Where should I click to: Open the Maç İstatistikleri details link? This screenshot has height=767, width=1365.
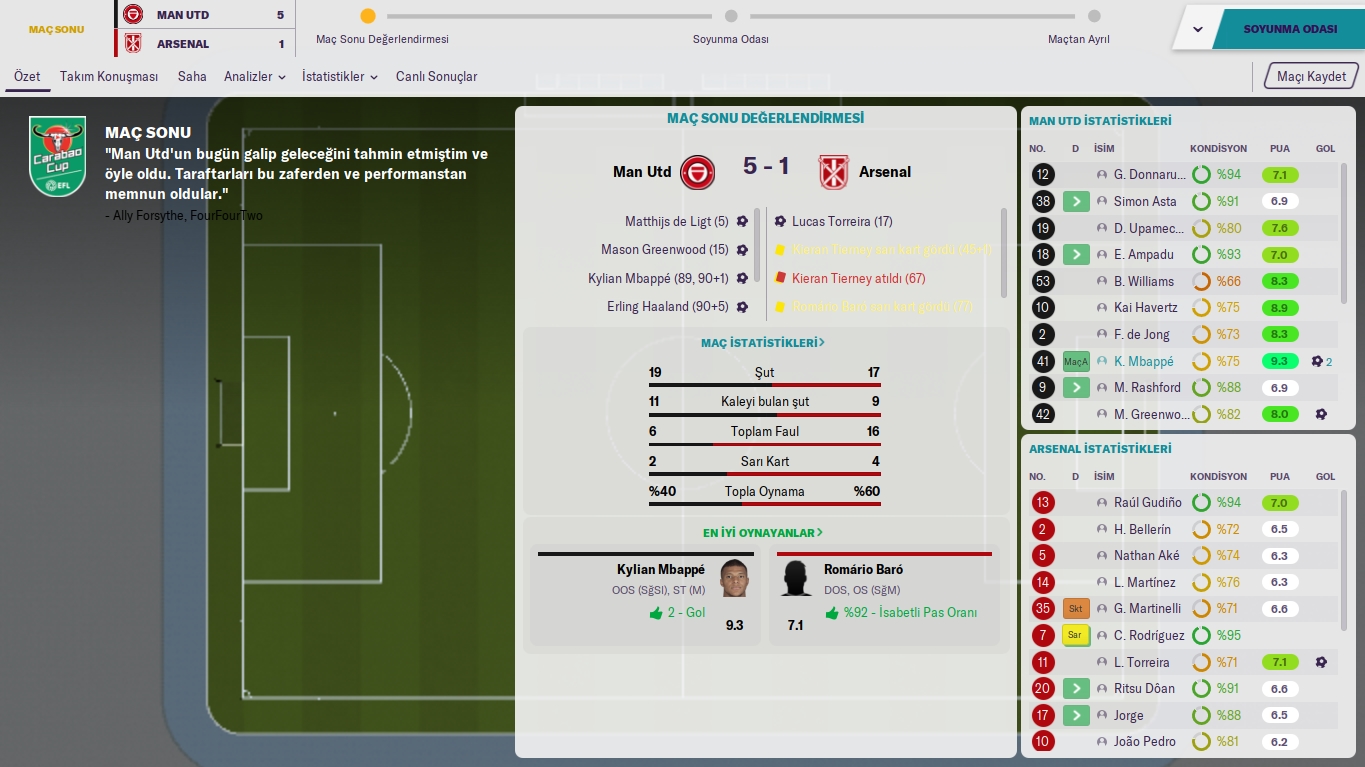(763, 343)
